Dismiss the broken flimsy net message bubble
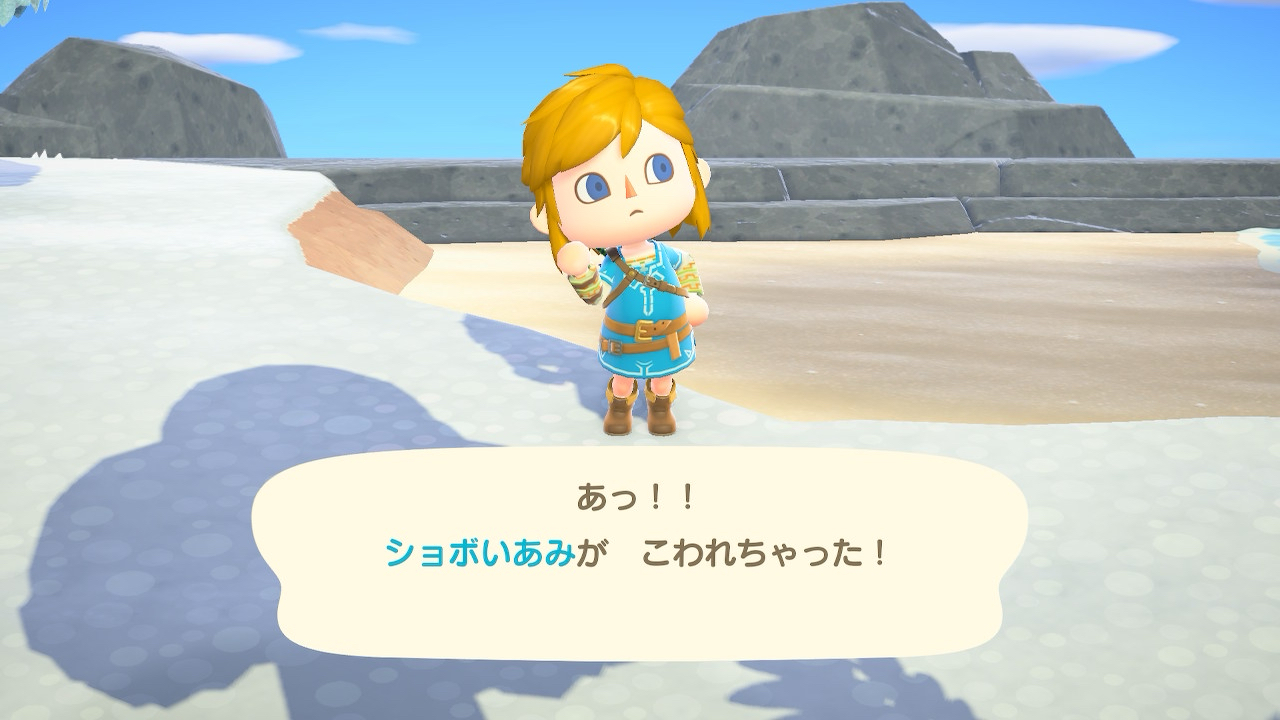 point(638,552)
